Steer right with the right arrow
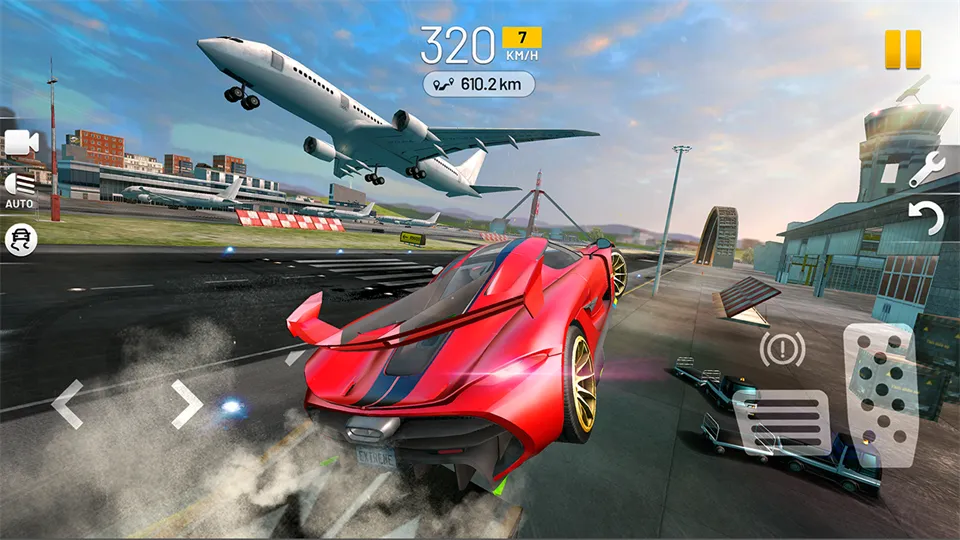 pos(187,404)
